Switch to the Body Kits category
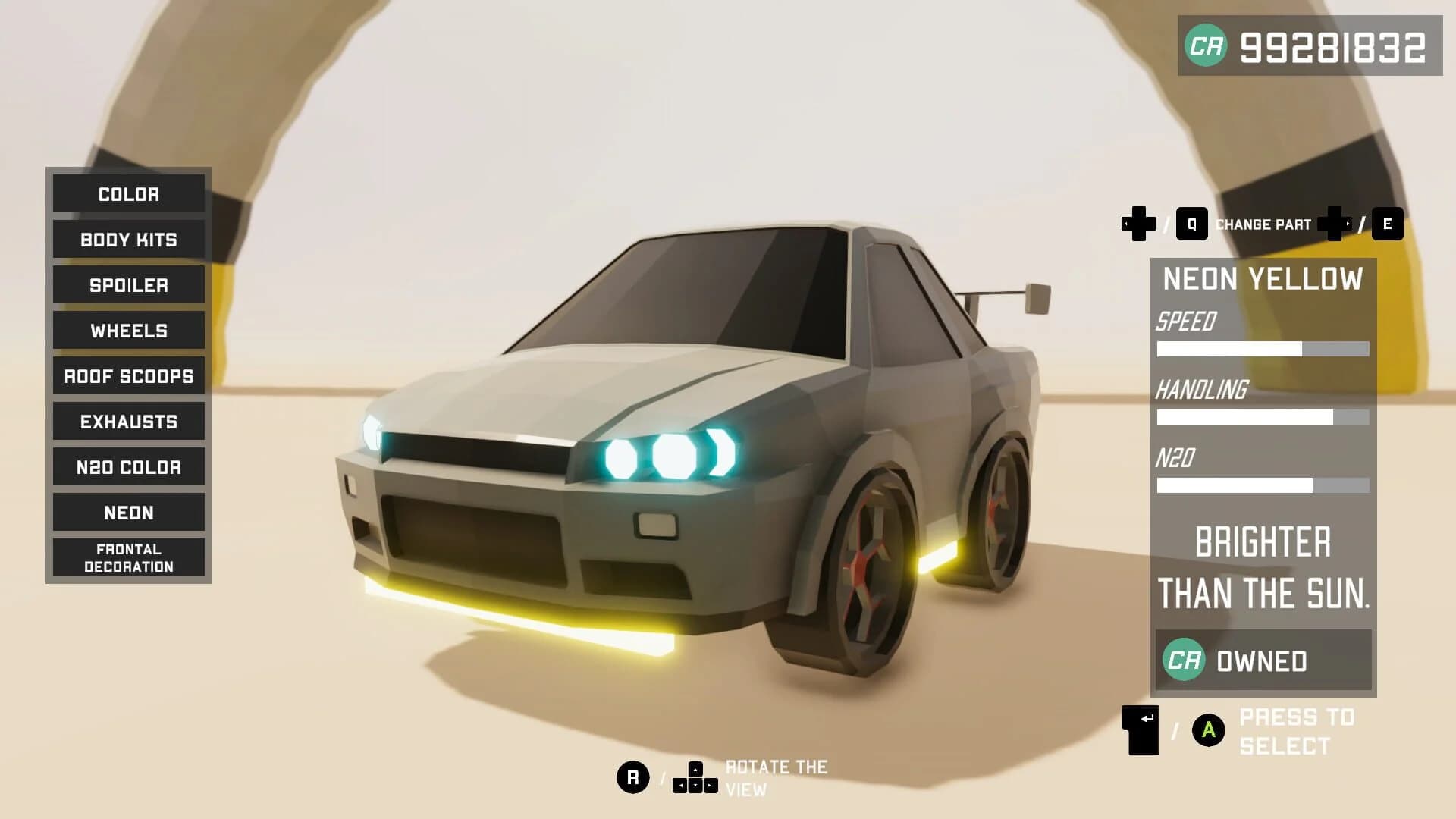Viewport: 1456px width, 819px height. (127, 240)
